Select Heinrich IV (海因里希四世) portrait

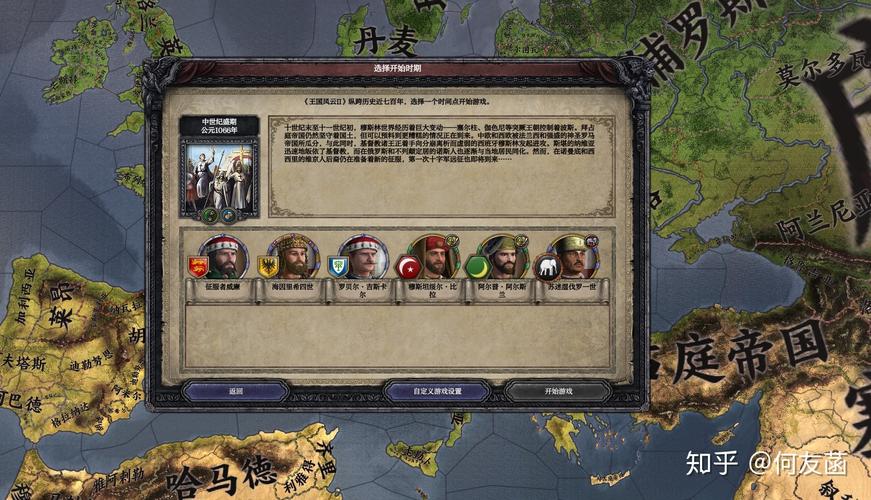click(x=290, y=259)
